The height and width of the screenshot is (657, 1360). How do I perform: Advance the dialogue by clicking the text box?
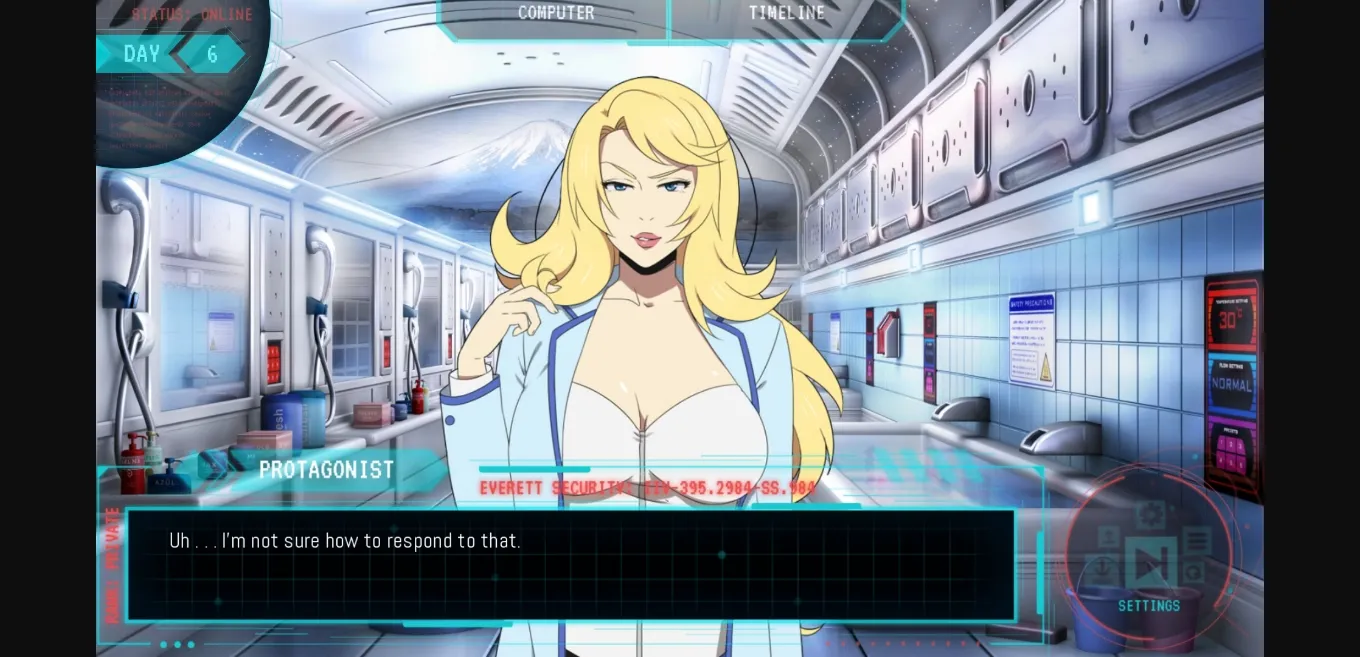point(570,565)
